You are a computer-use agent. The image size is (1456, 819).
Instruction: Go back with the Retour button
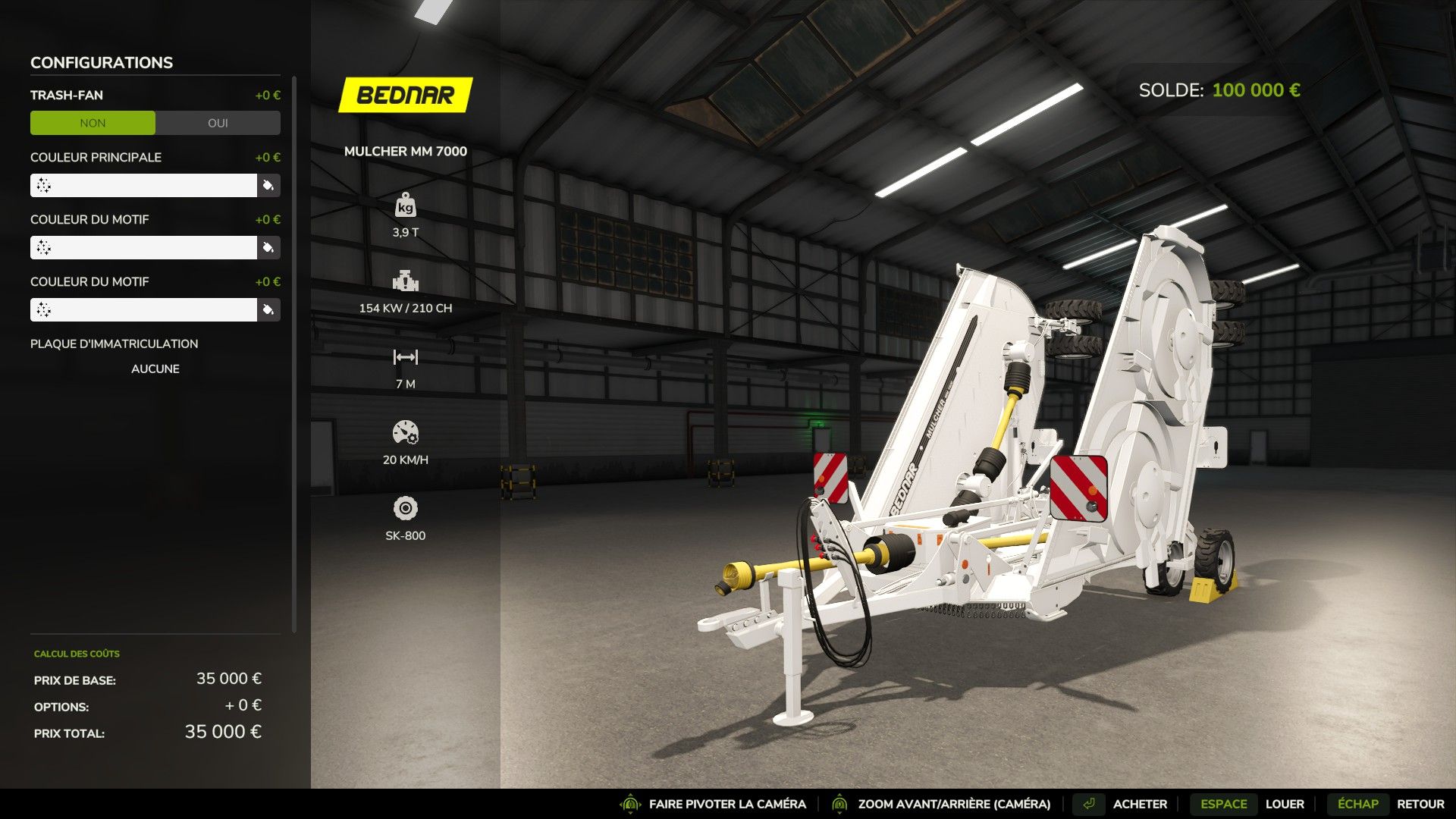[1420, 804]
